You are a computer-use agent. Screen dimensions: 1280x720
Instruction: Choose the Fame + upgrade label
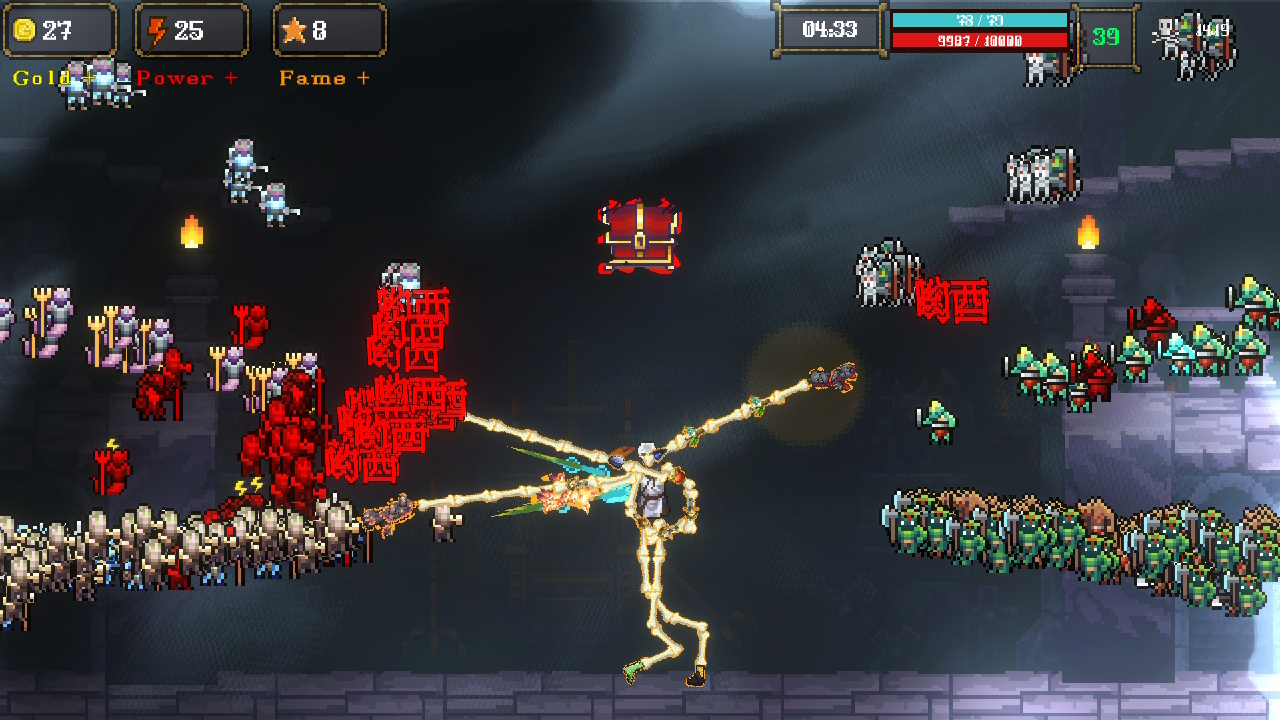point(324,78)
